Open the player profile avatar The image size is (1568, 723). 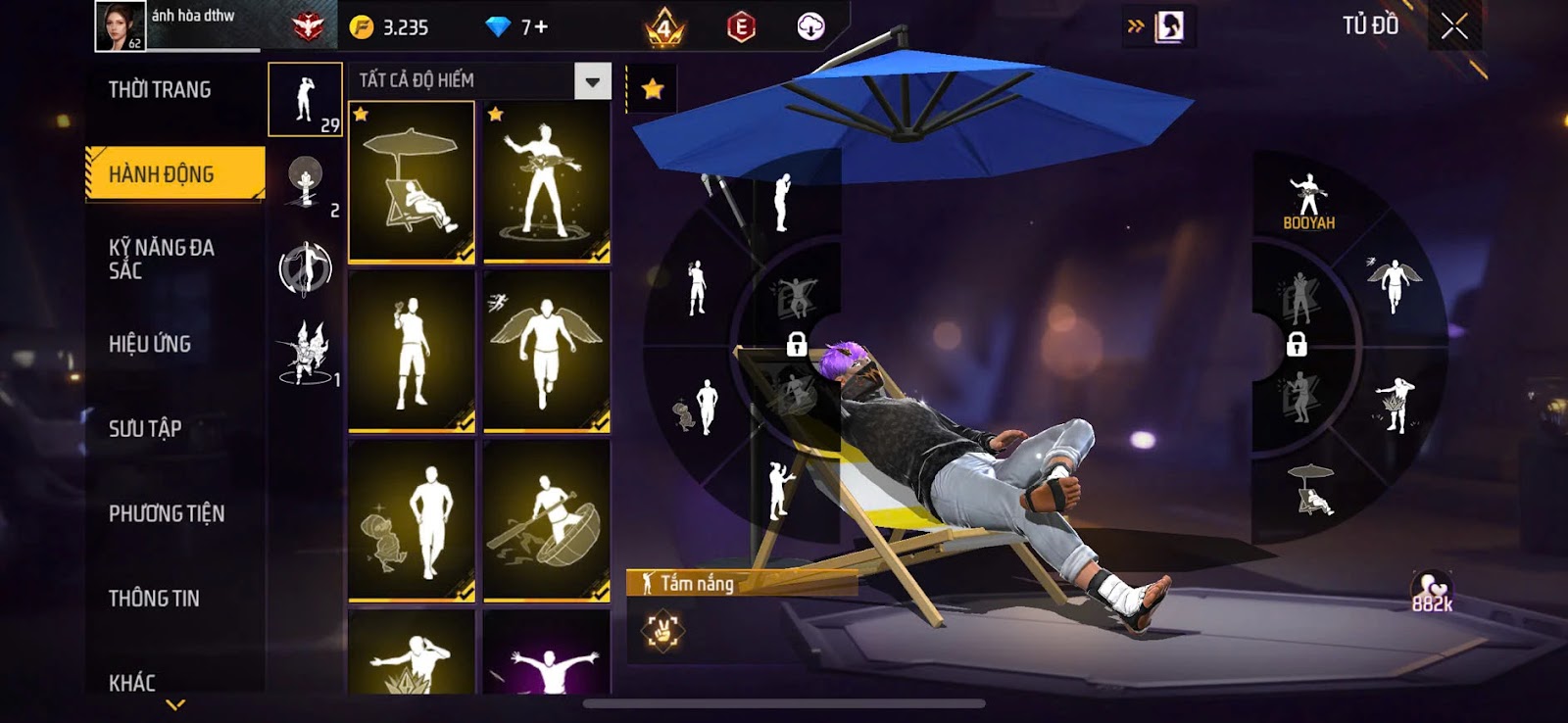coord(120,25)
